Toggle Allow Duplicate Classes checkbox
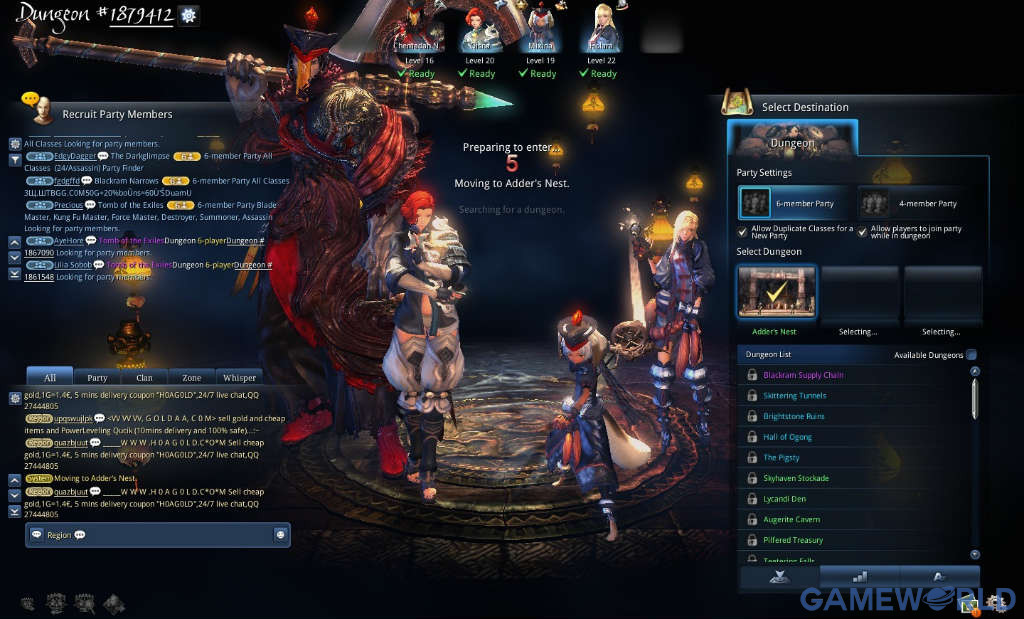The height and width of the screenshot is (619, 1024). (743, 232)
